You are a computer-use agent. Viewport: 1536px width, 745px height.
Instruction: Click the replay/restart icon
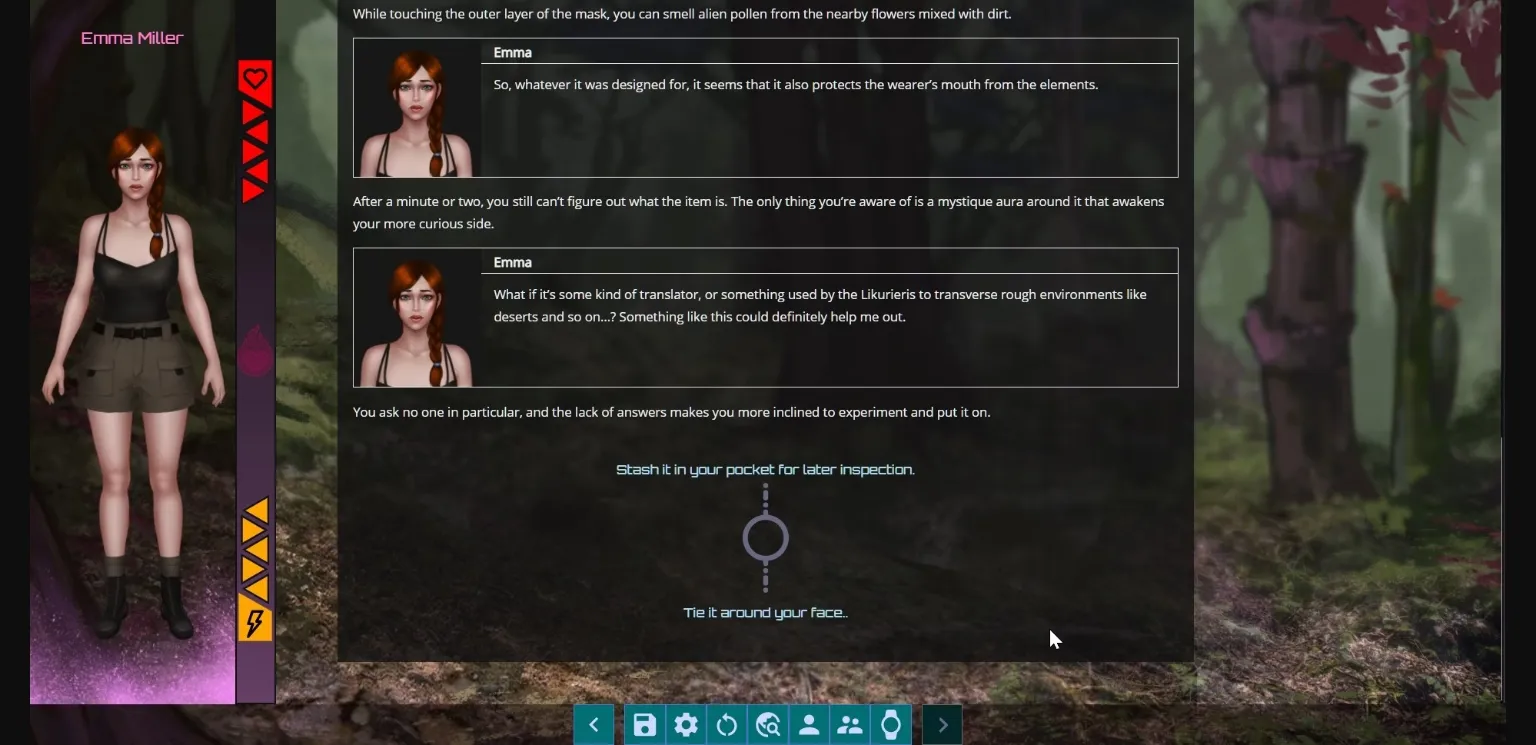coord(727,724)
